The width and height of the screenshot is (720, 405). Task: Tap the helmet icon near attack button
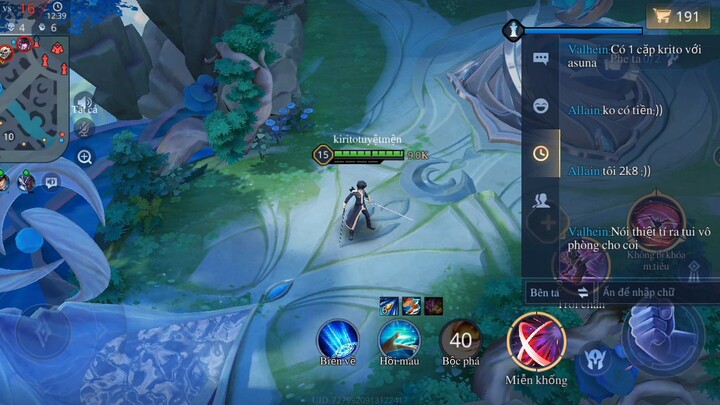598,356
